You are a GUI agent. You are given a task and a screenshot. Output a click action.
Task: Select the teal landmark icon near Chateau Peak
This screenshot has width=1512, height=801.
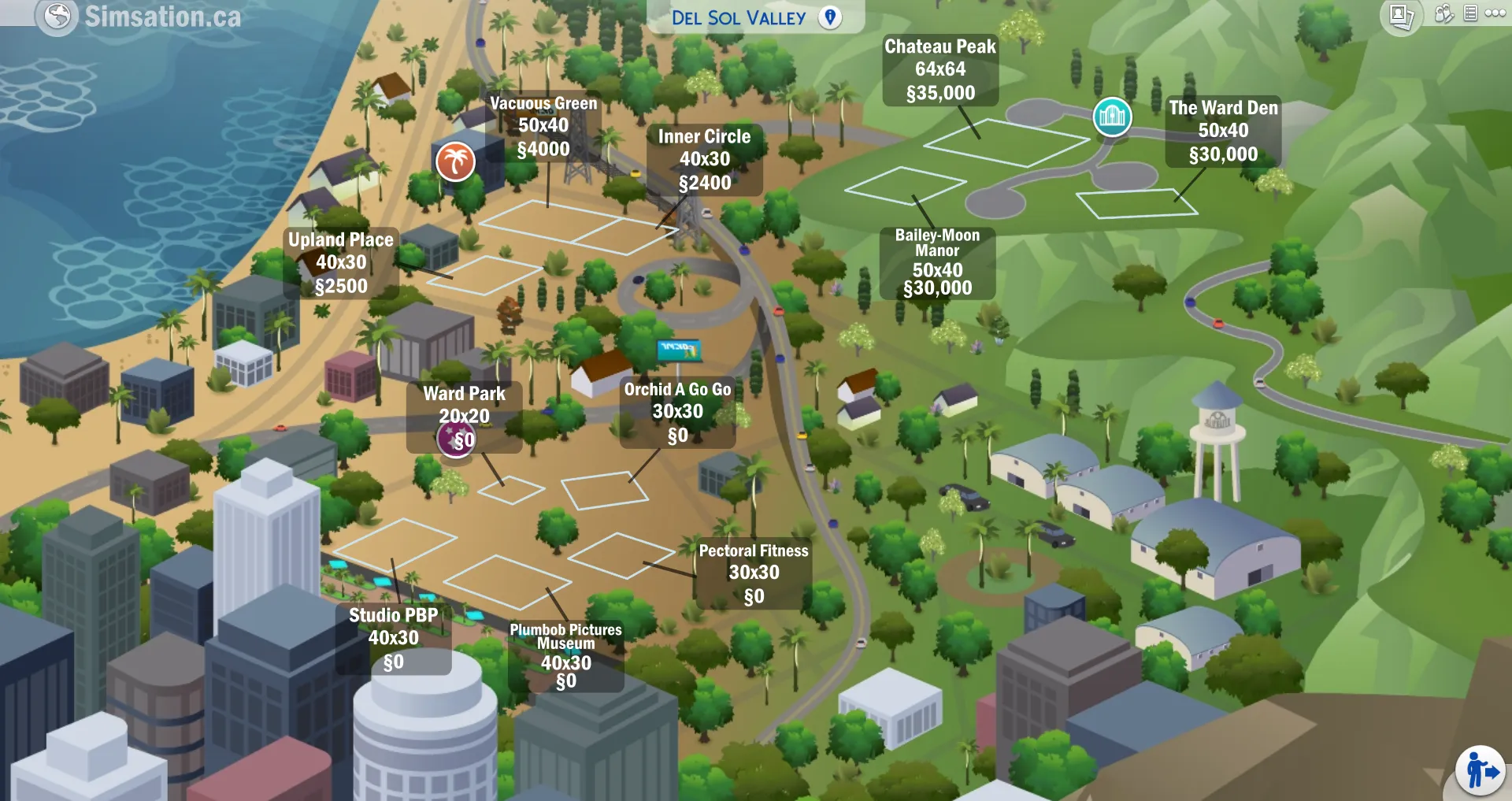(x=1112, y=116)
